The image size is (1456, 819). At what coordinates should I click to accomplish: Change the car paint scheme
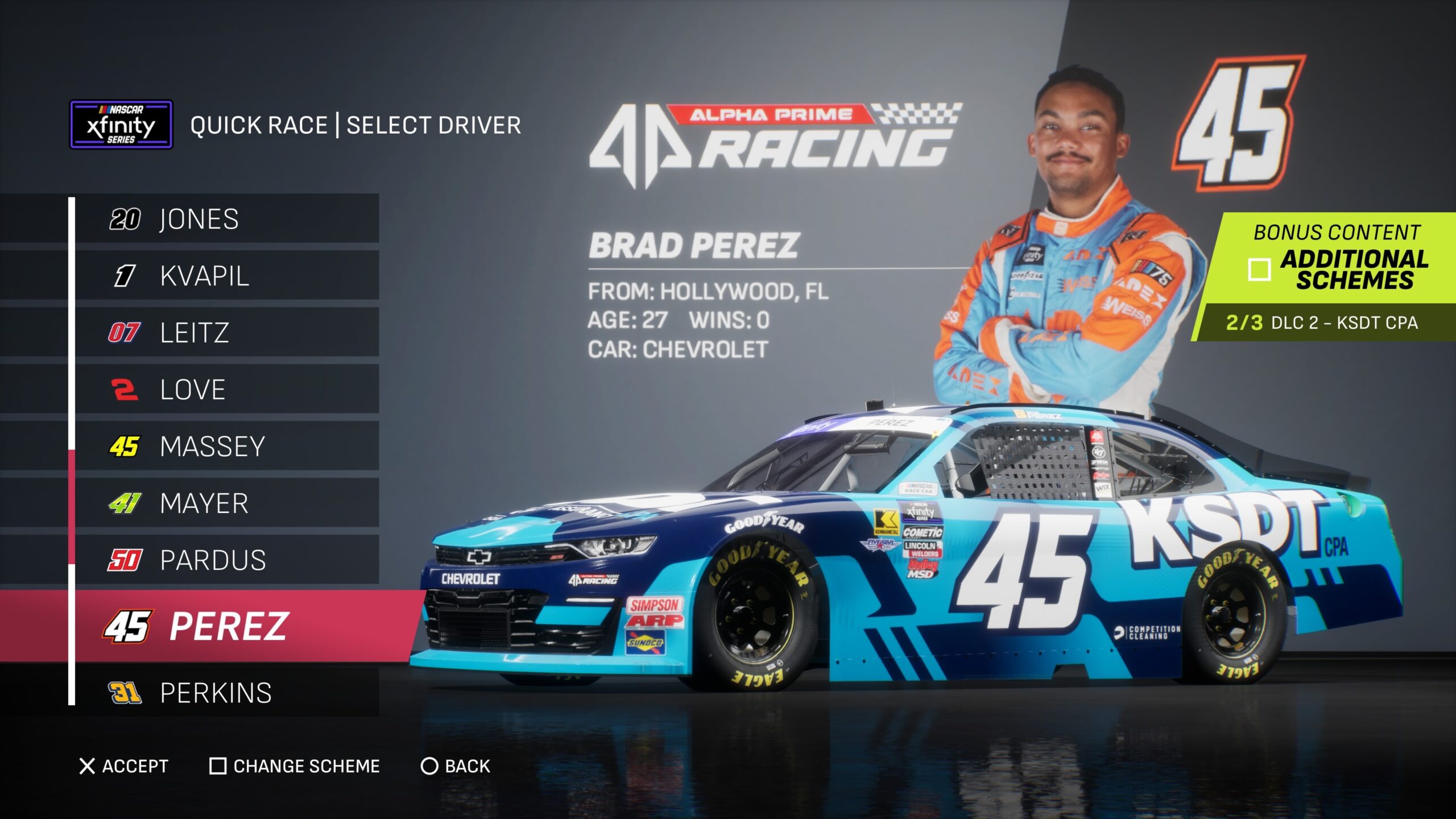tap(295, 766)
